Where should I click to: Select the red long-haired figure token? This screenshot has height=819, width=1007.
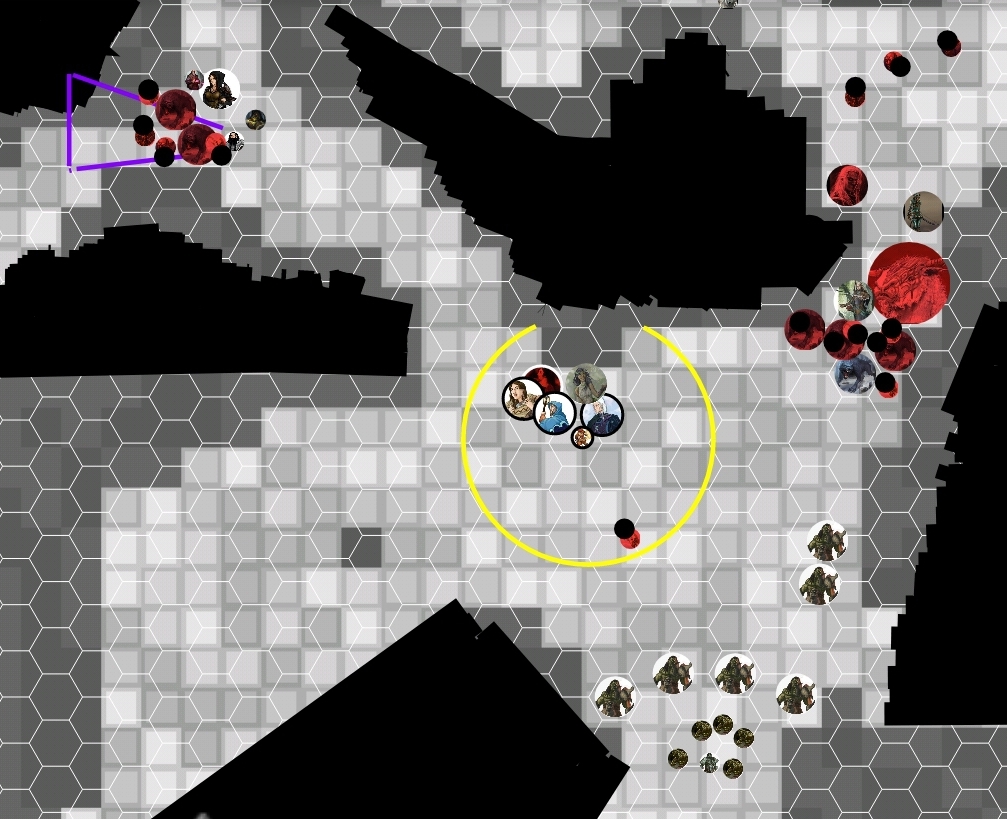click(x=847, y=185)
